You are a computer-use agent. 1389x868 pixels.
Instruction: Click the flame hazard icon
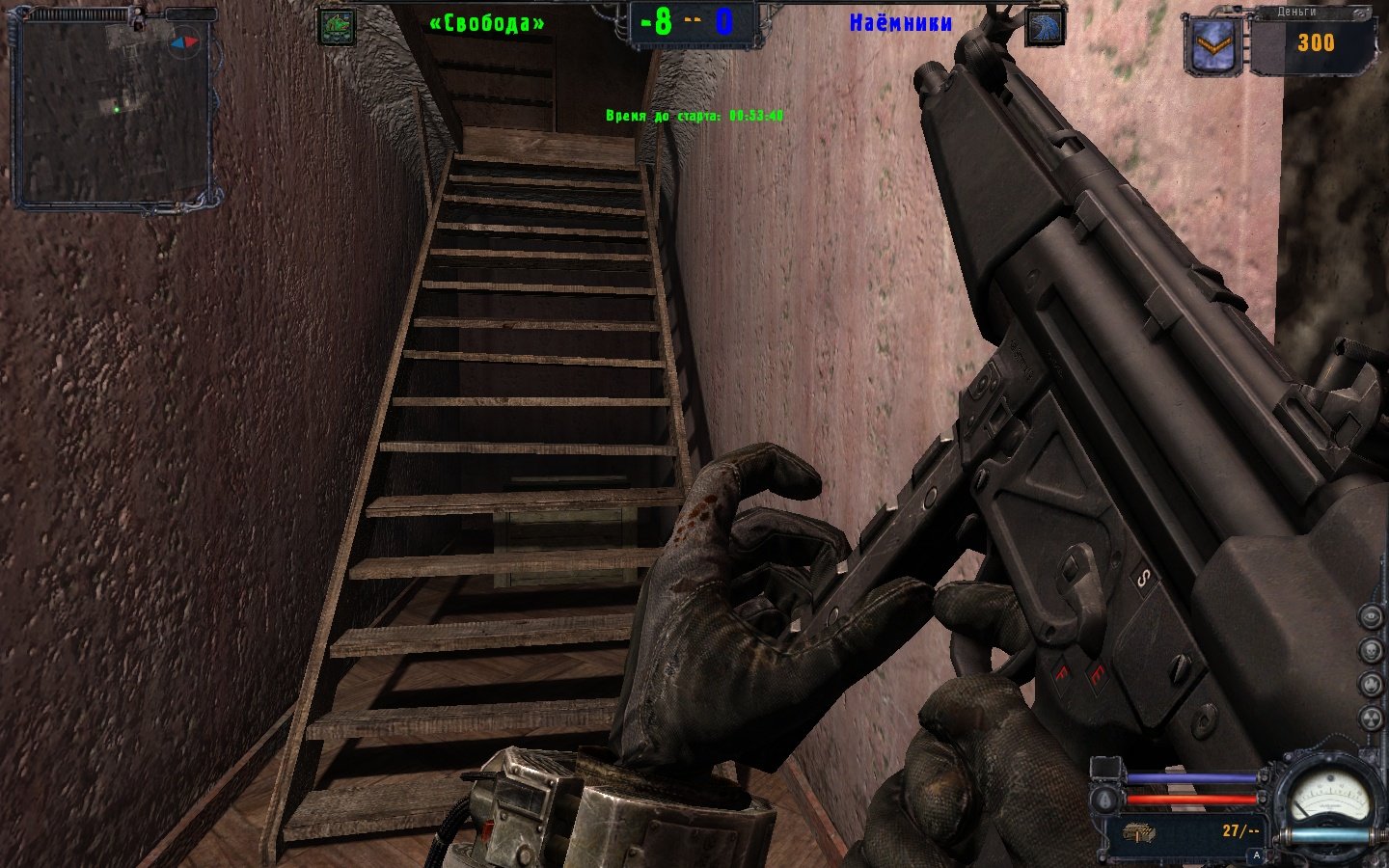(1371, 684)
